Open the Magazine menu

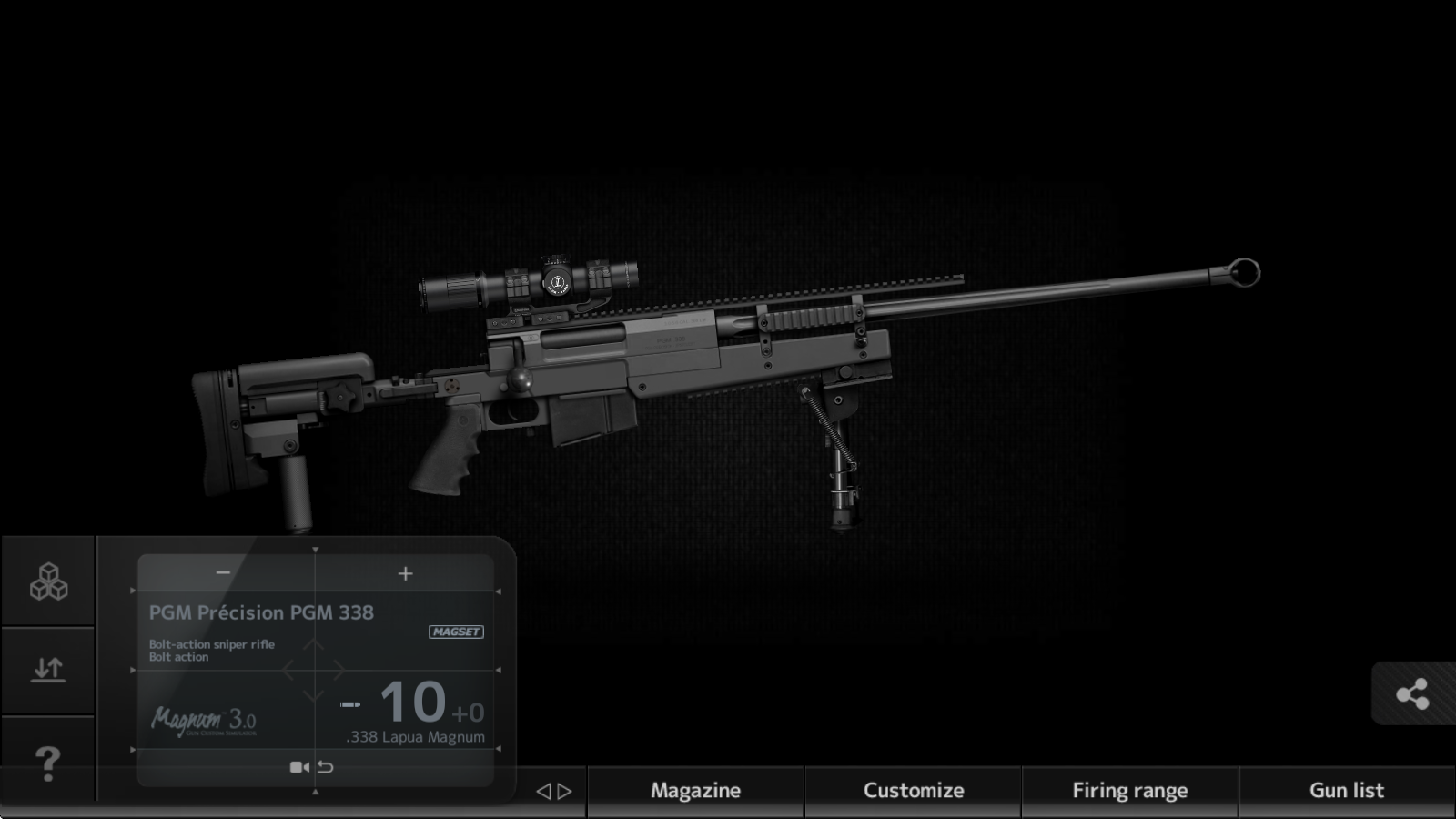[695, 791]
